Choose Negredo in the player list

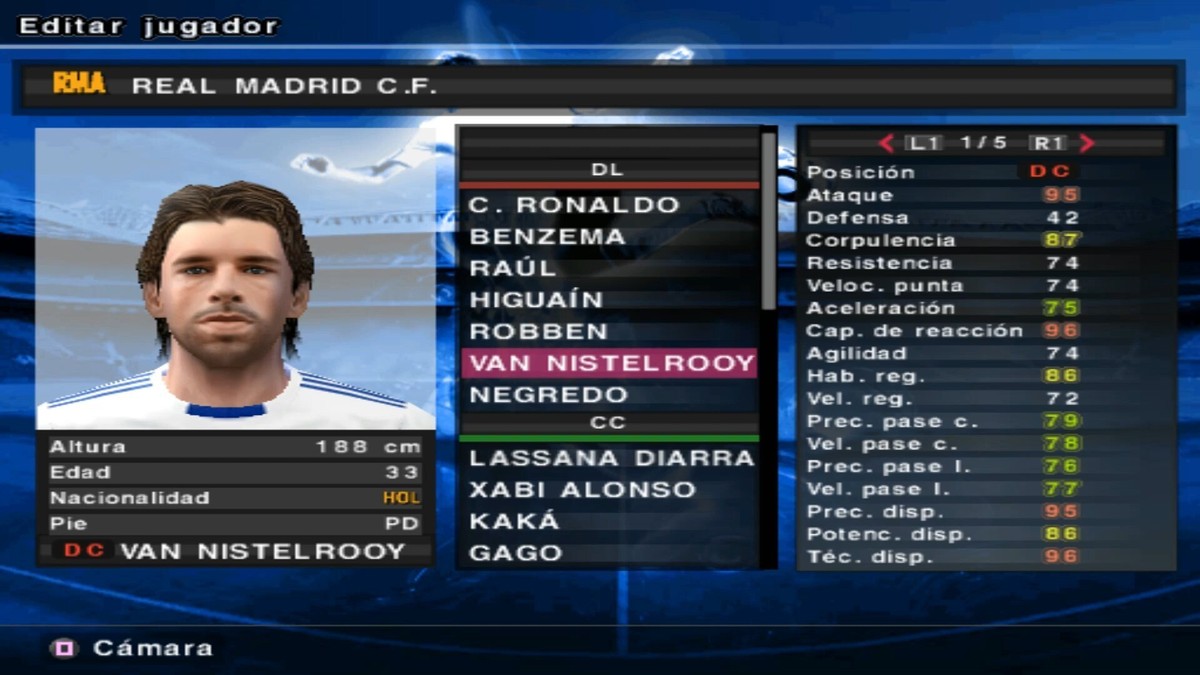tap(549, 394)
